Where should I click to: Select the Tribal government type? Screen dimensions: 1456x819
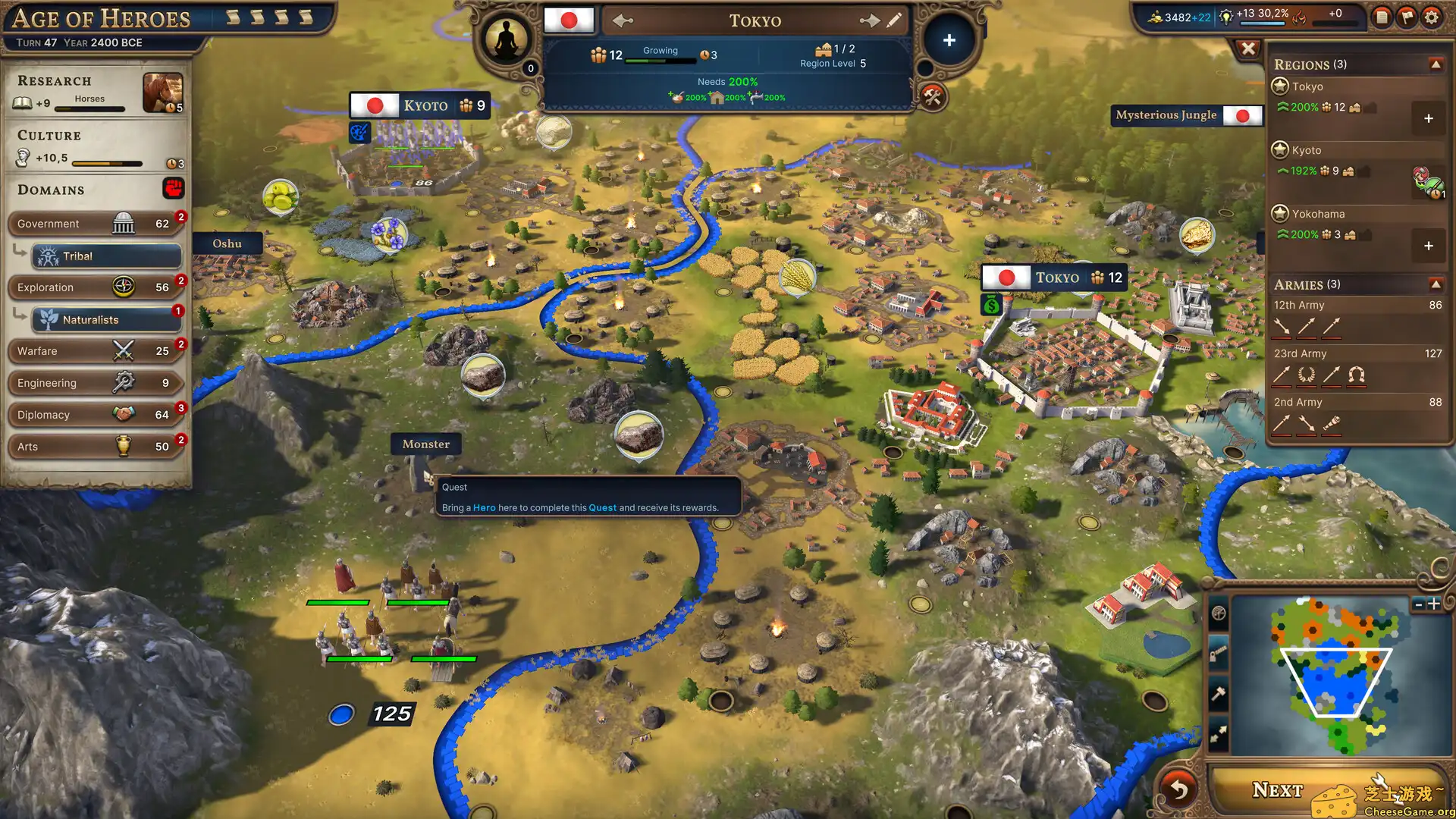pos(106,256)
